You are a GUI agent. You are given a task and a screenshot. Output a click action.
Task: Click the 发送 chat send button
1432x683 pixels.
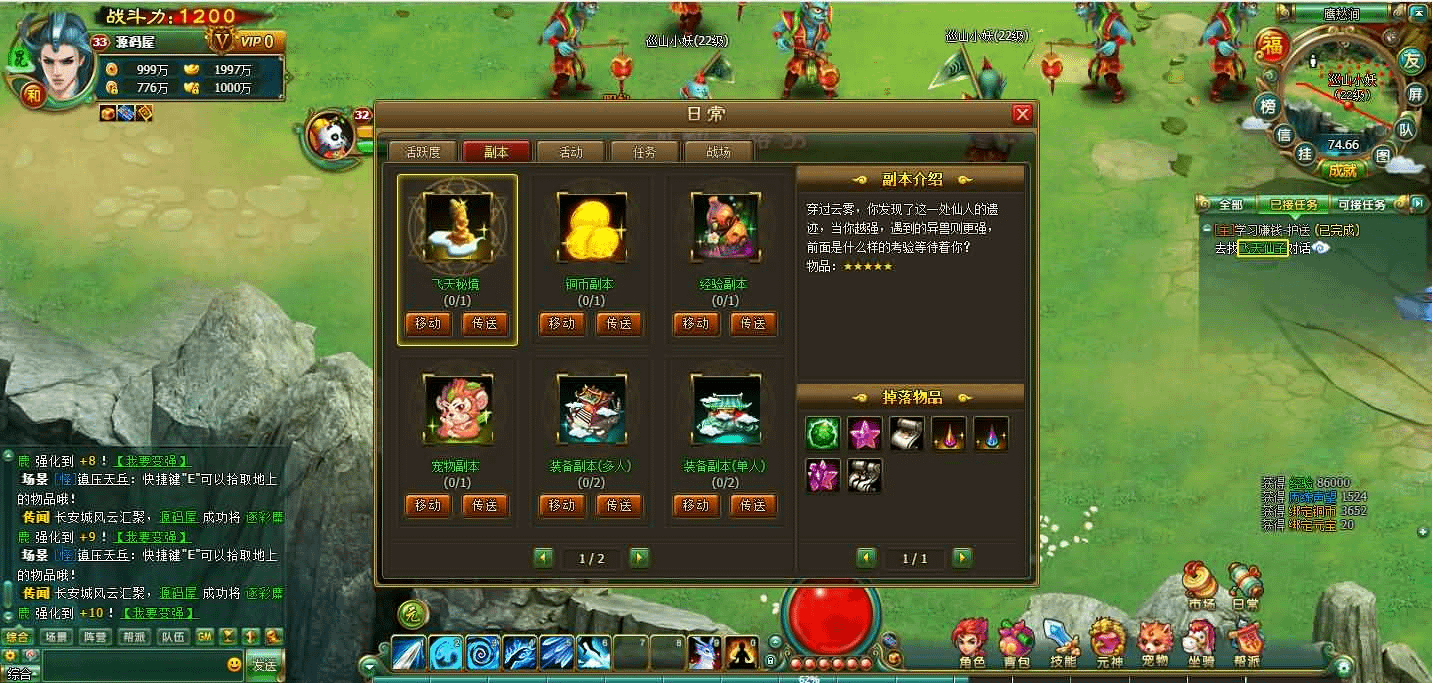(x=264, y=665)
